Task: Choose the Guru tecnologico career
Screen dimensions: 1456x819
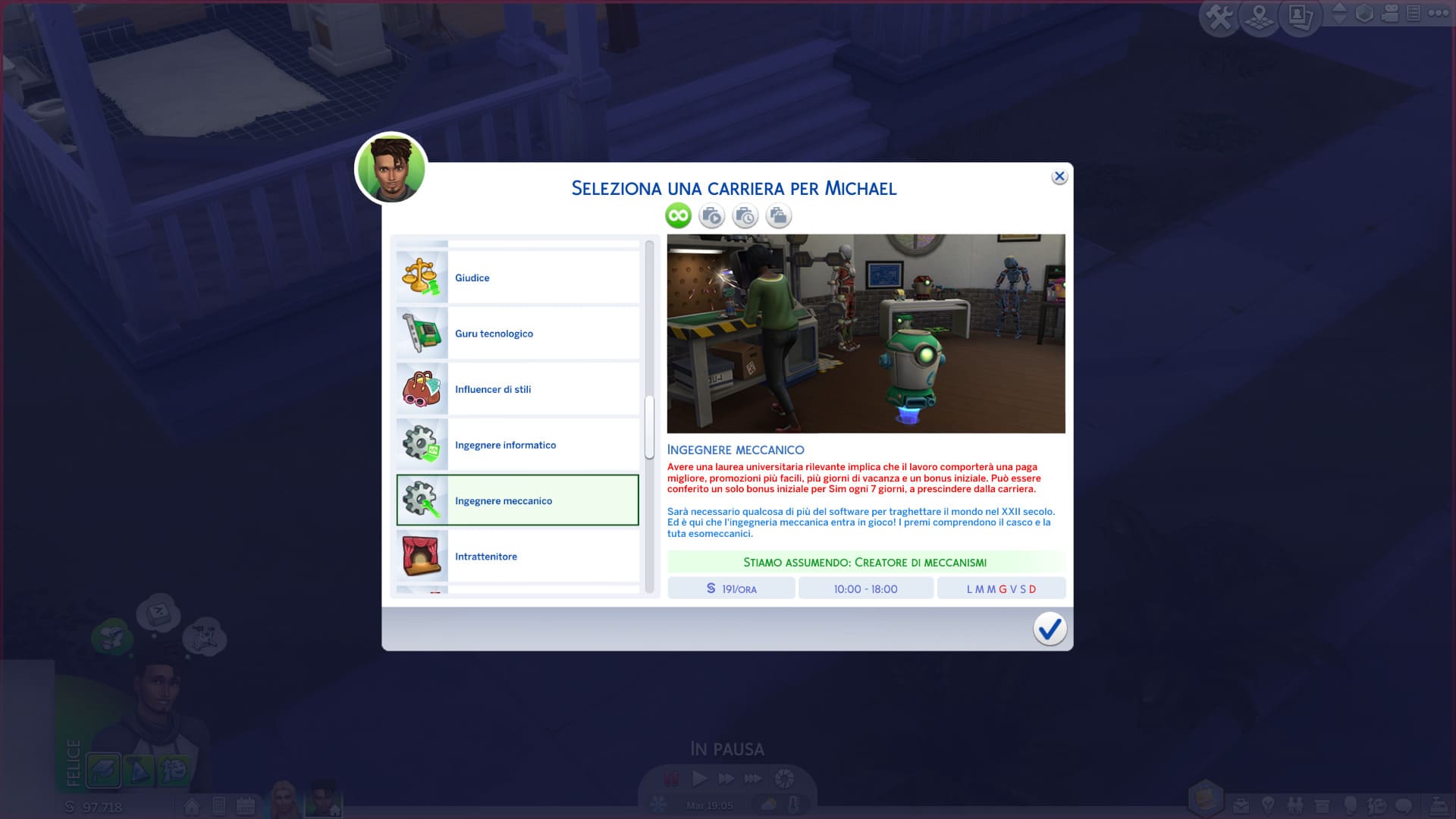Action: (x=518, y=334)
